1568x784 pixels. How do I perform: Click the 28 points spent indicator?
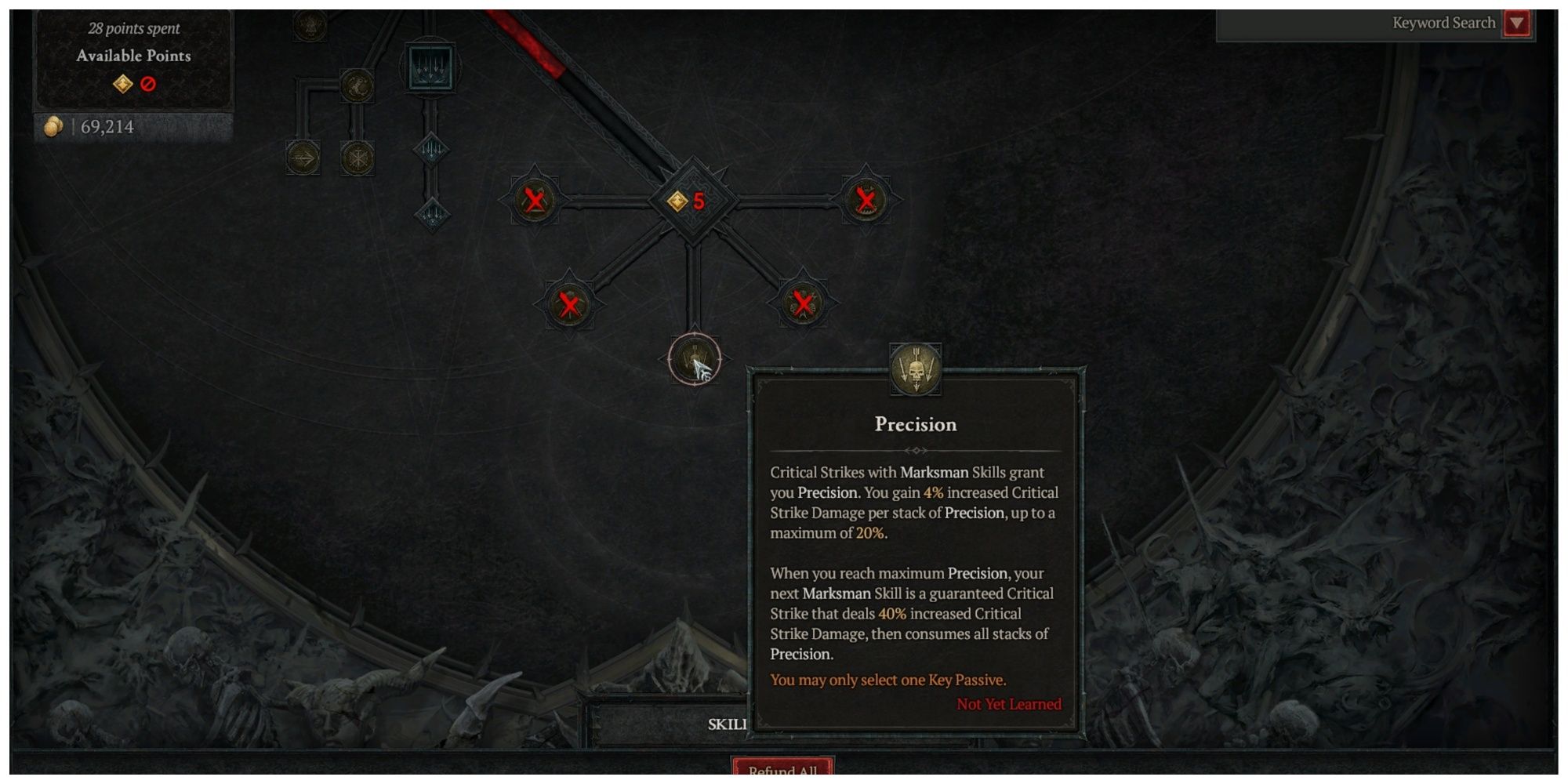[x=134, y=29]
